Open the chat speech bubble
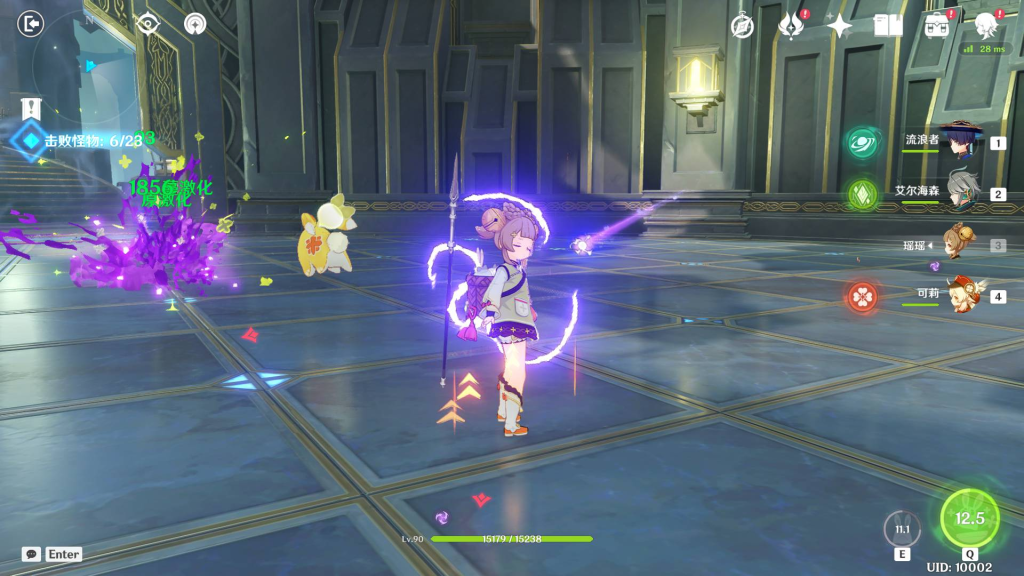The height and width of the screenshot is (576, 1024). 31,554
